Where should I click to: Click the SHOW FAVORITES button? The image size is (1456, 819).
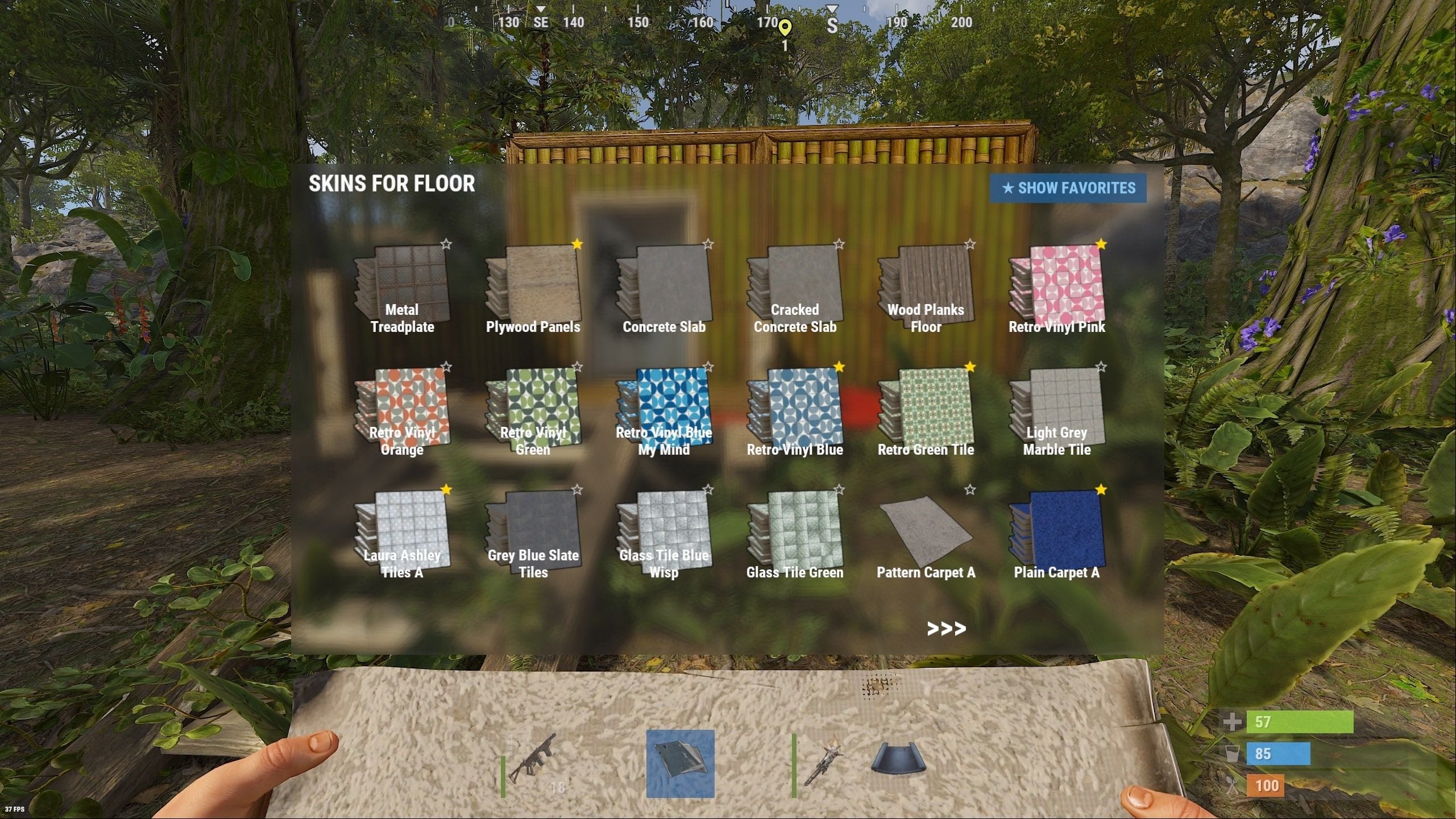point(1068,188)
